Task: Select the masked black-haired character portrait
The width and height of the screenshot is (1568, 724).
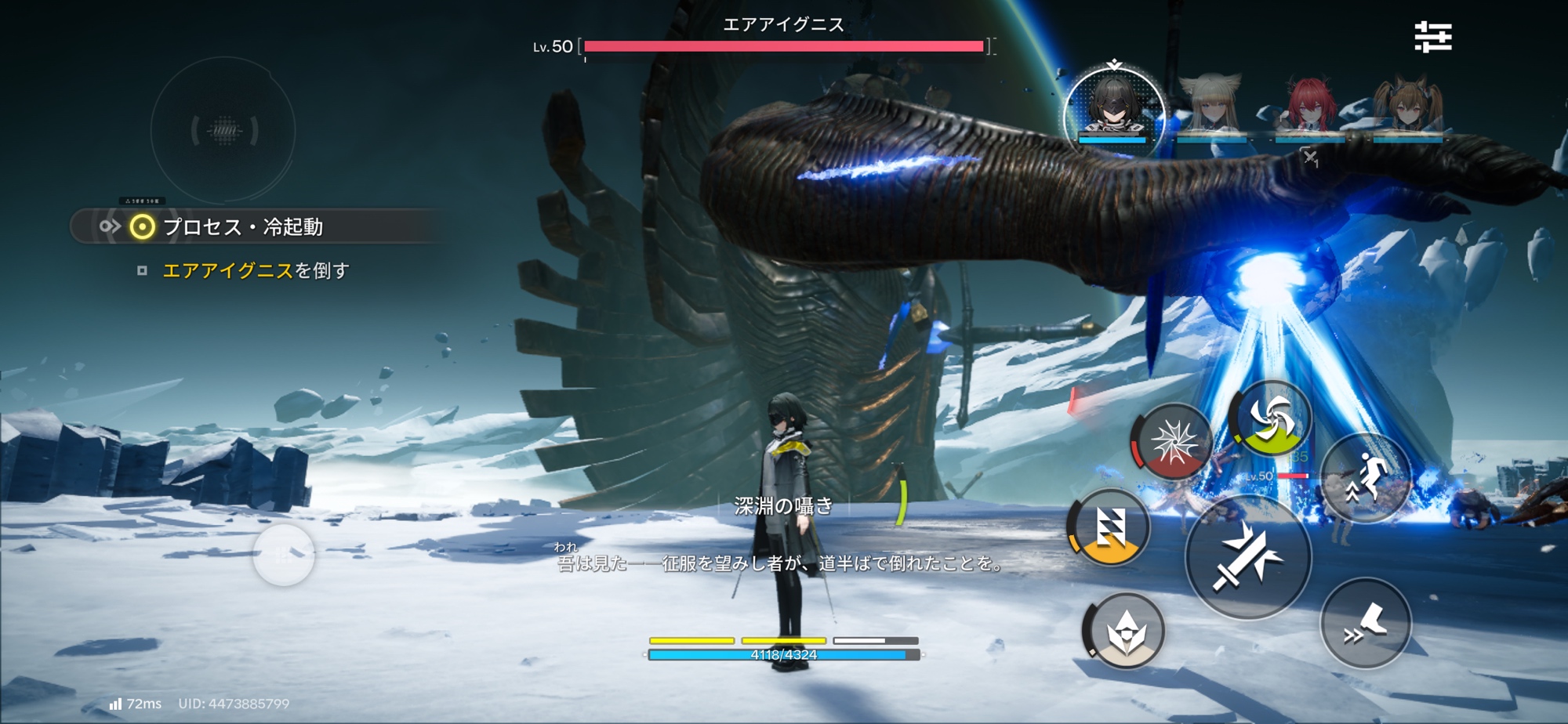Action: coord(1113,108)
